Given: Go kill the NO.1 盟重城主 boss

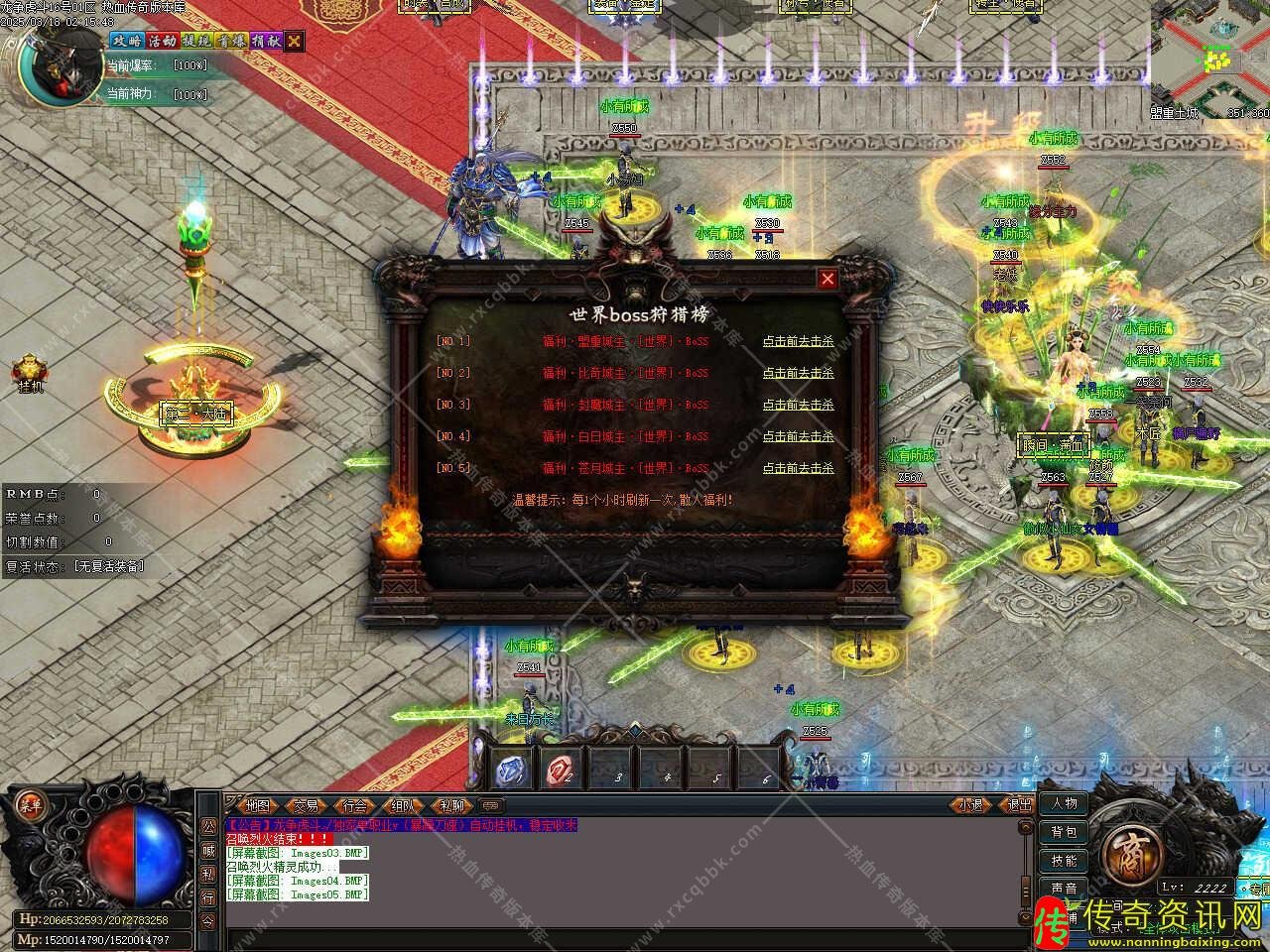Looking at the screenshot, I should pyautogui.click(x=798, y=341).
